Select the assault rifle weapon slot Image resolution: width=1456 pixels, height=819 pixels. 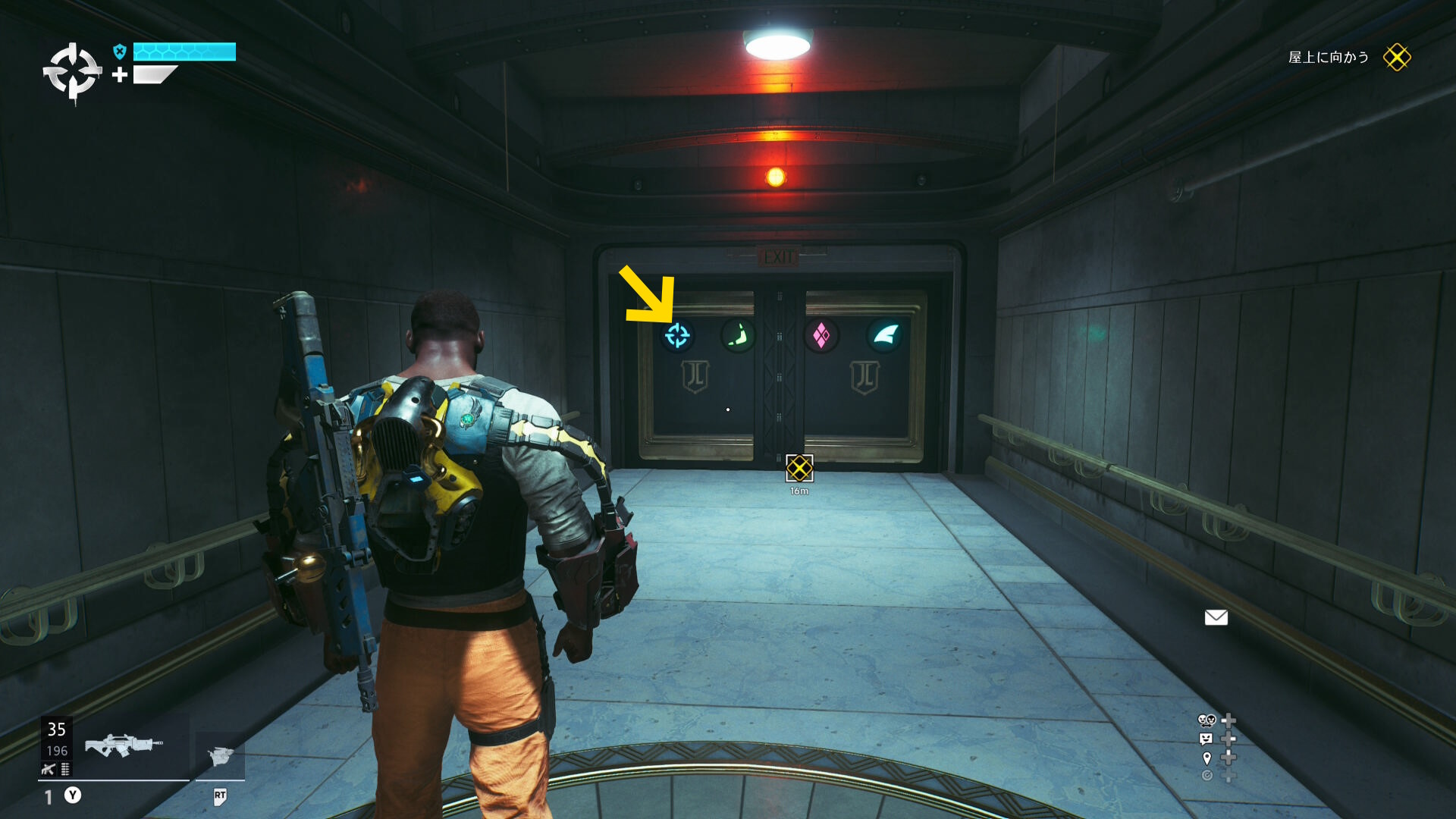123,745
